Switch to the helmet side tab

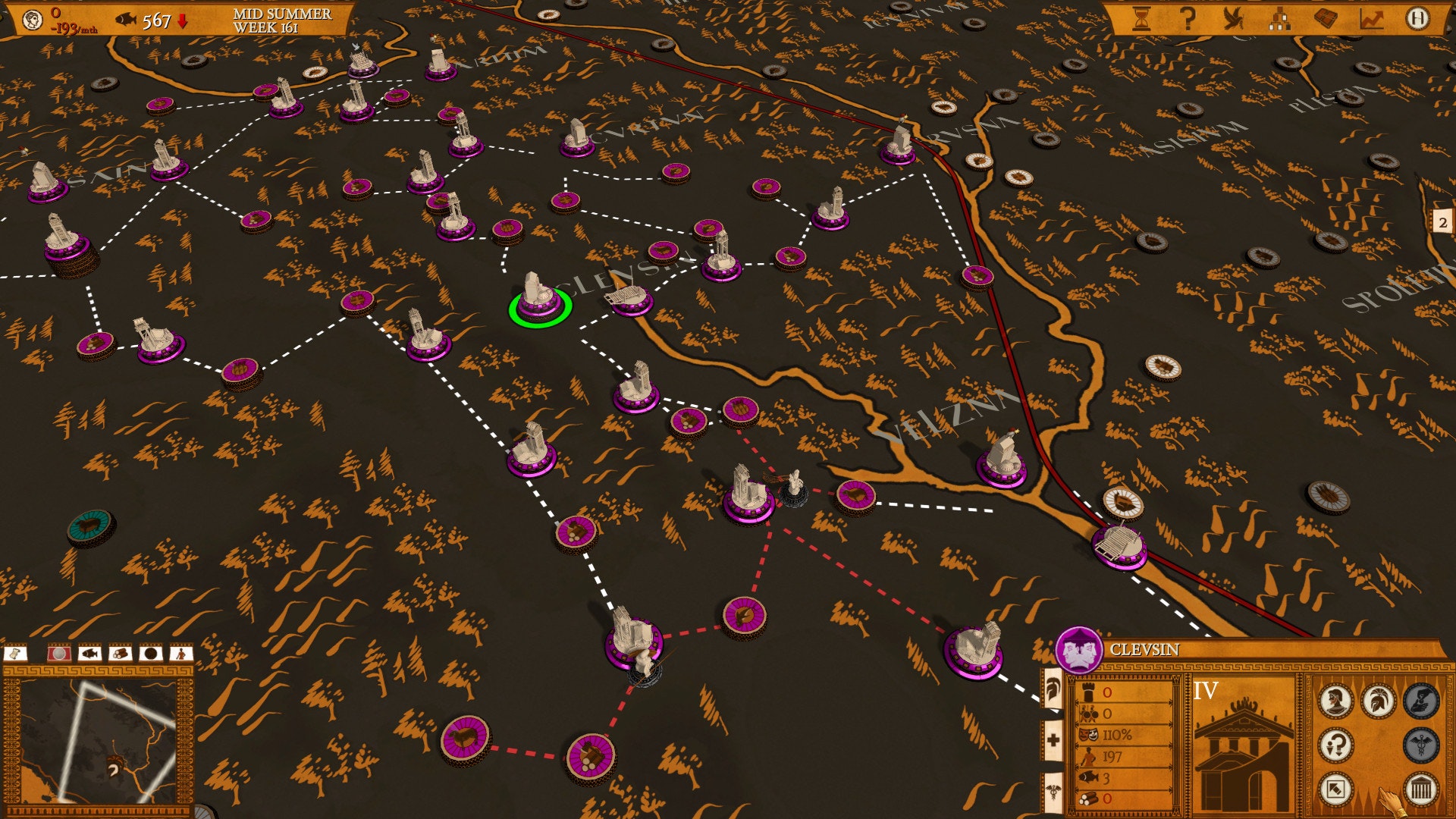point(1053,690)
